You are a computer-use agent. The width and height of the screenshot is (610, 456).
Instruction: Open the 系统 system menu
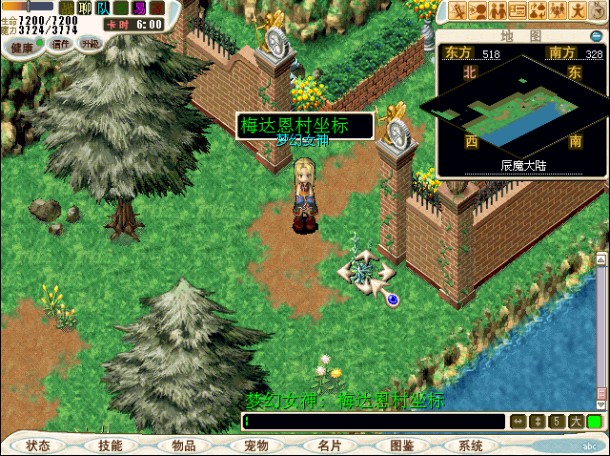pyautogui.click(x=471, y=445)
